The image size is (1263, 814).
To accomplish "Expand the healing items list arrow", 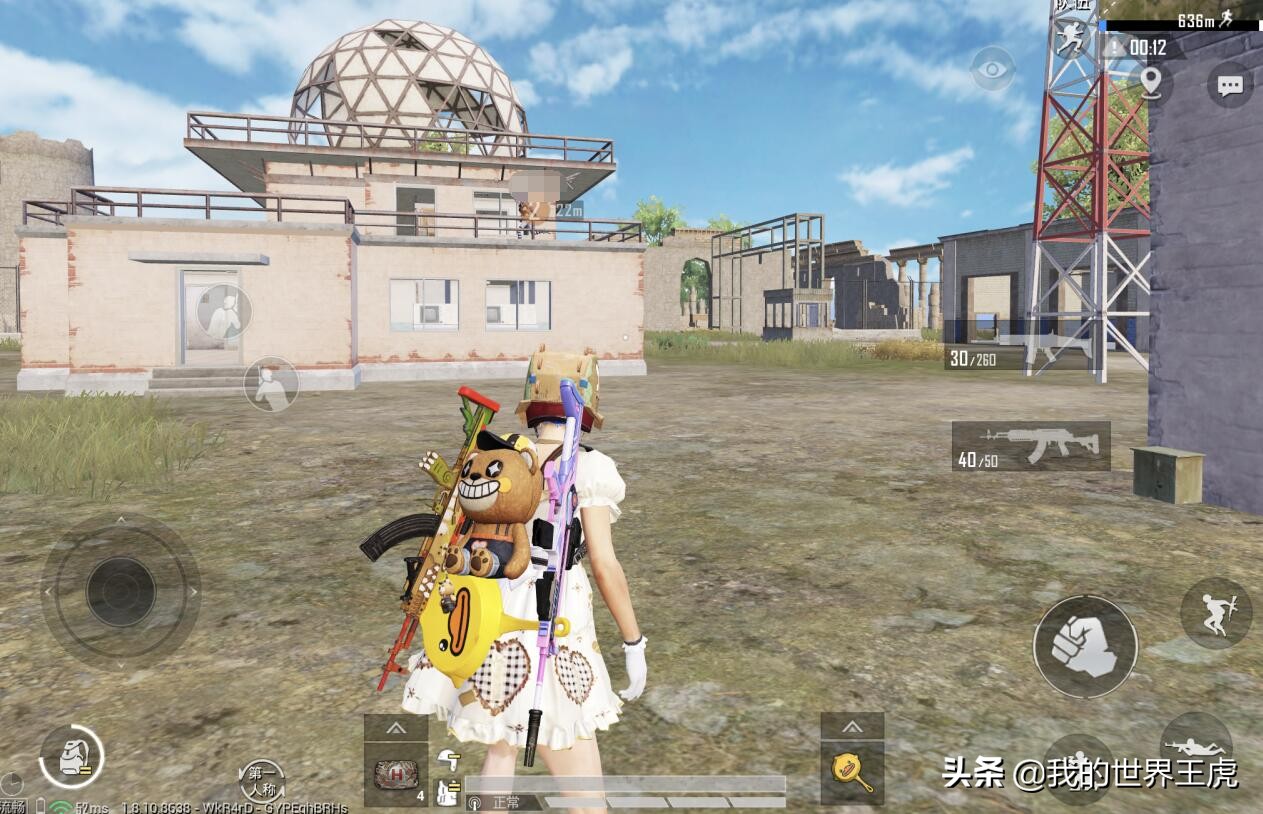I will click(395, 727).
